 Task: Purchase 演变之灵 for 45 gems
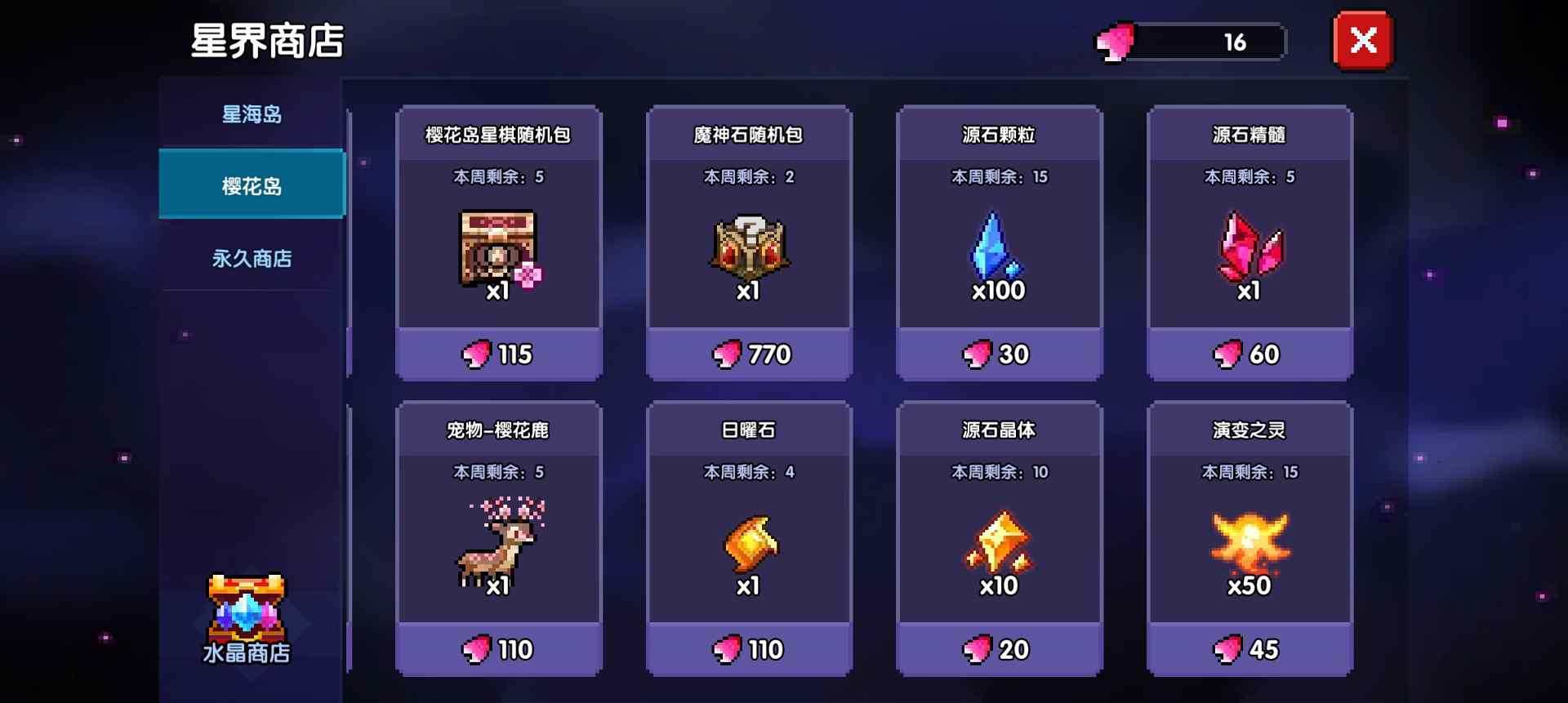(1248, 649)
